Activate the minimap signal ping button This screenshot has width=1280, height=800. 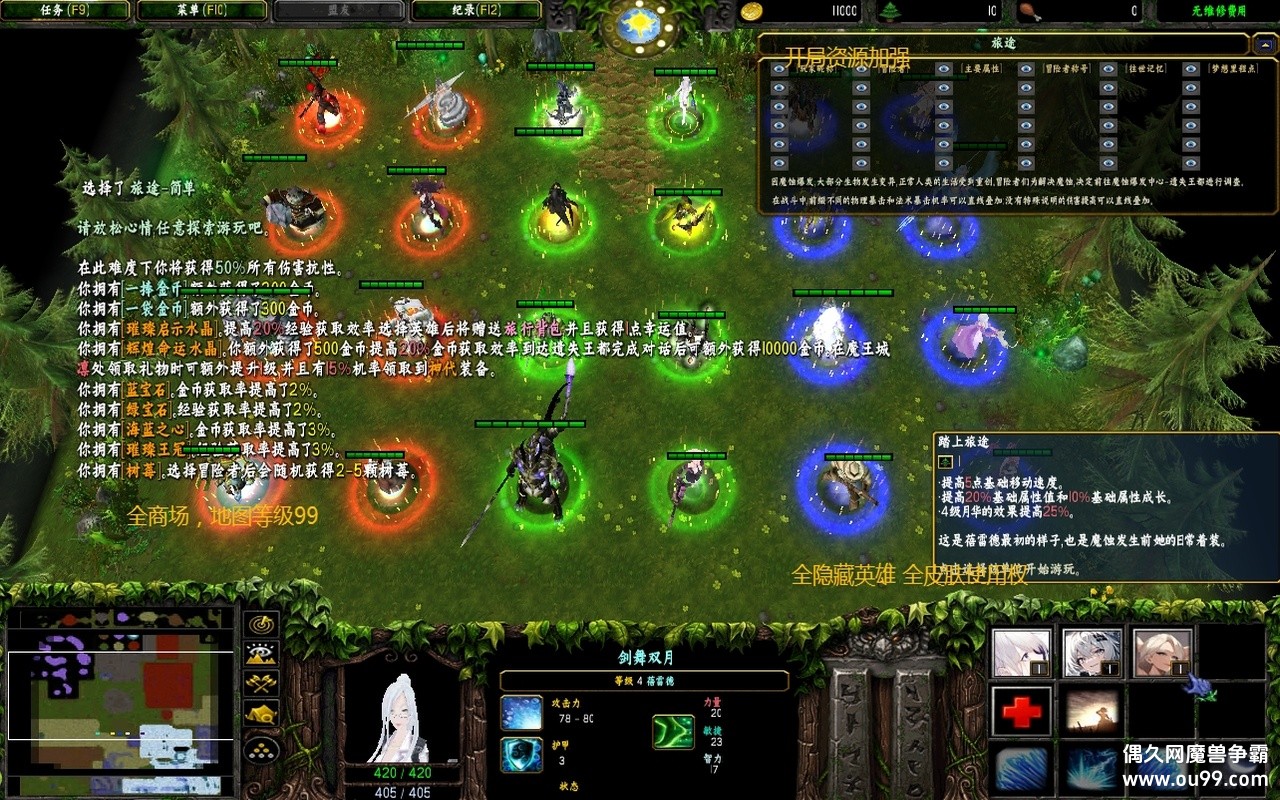[x=262, y=624]
